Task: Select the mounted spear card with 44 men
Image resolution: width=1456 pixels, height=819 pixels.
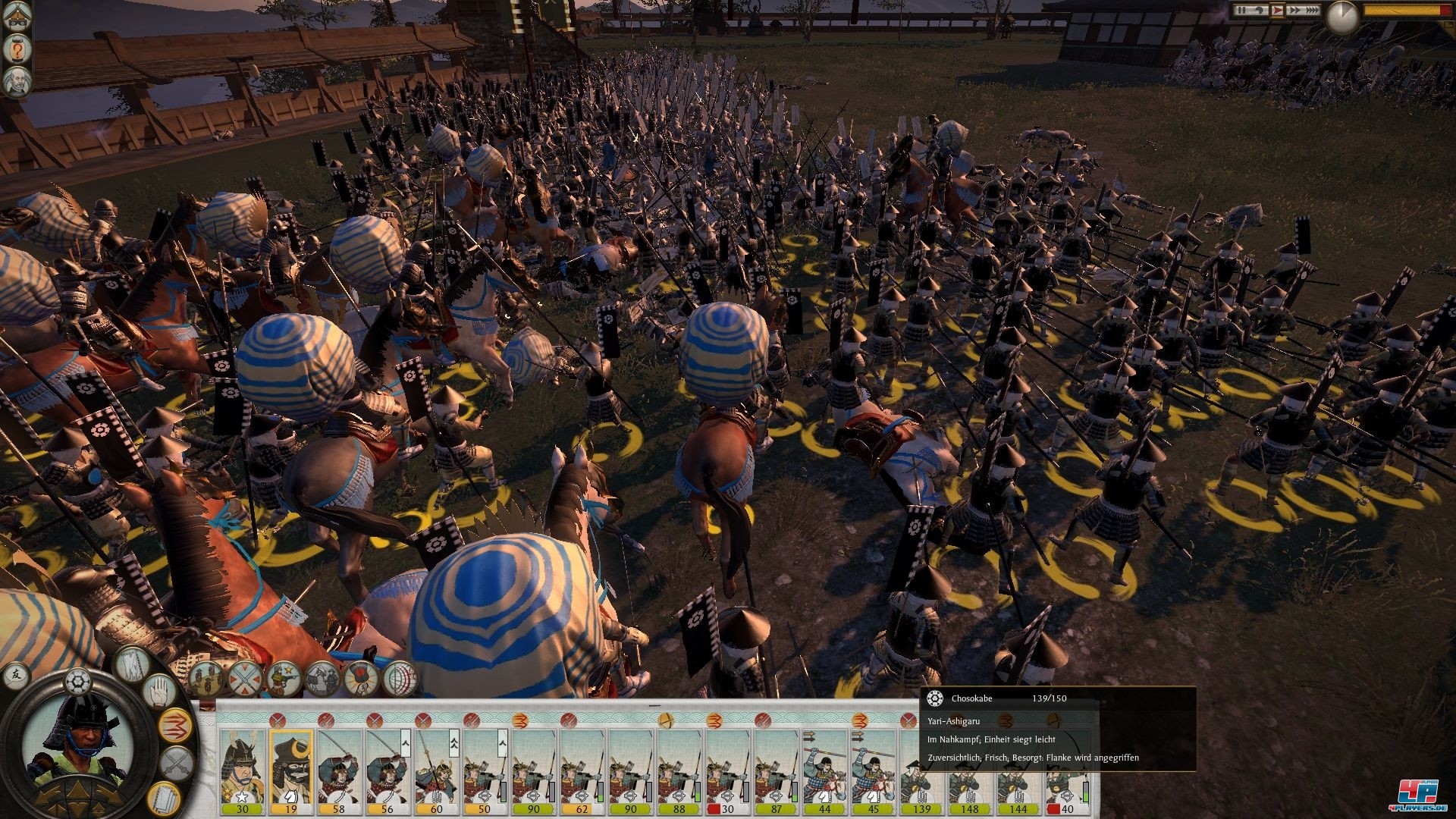Action: pyautogui.click(x=824, y=767)
